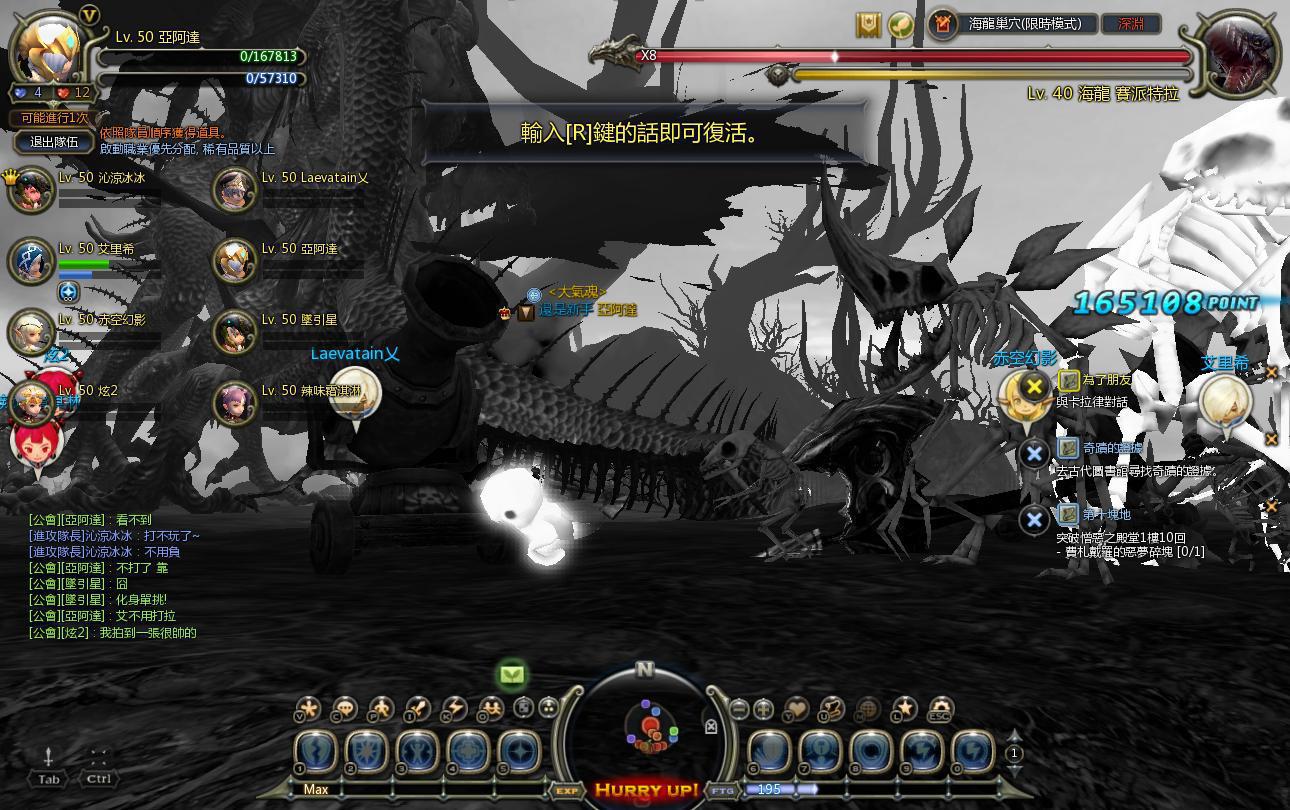Close the 奇蹟的證據 quest tracker entry
This screenshot has height=810, width=1290.
tap(1034, 453)
